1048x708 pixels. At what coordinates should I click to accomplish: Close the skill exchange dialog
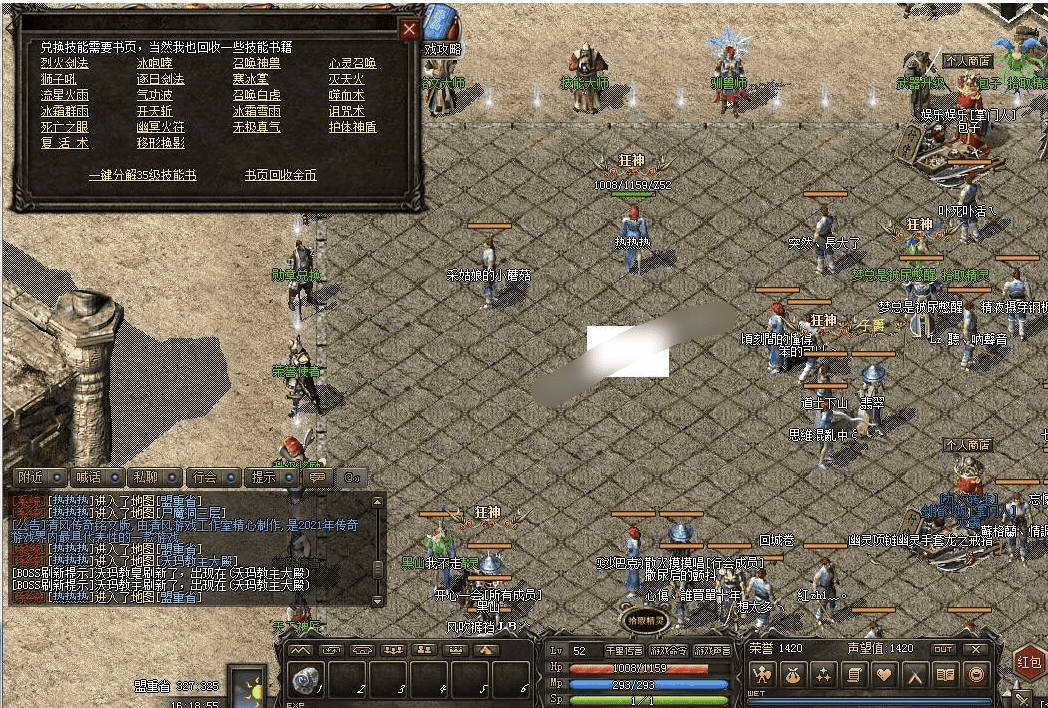click(x=408, y=30)
